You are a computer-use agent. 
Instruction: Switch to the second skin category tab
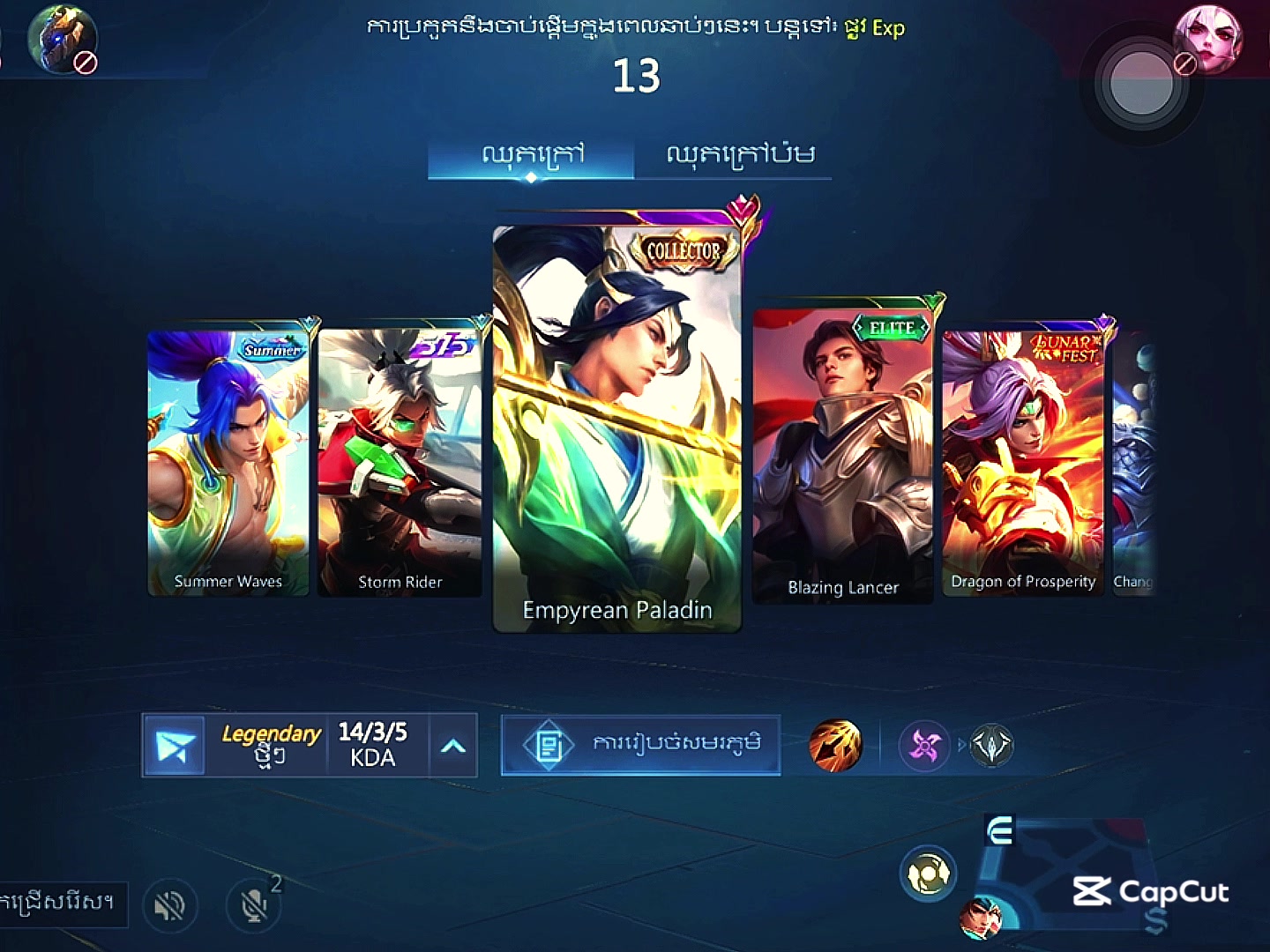pos(742,153)
